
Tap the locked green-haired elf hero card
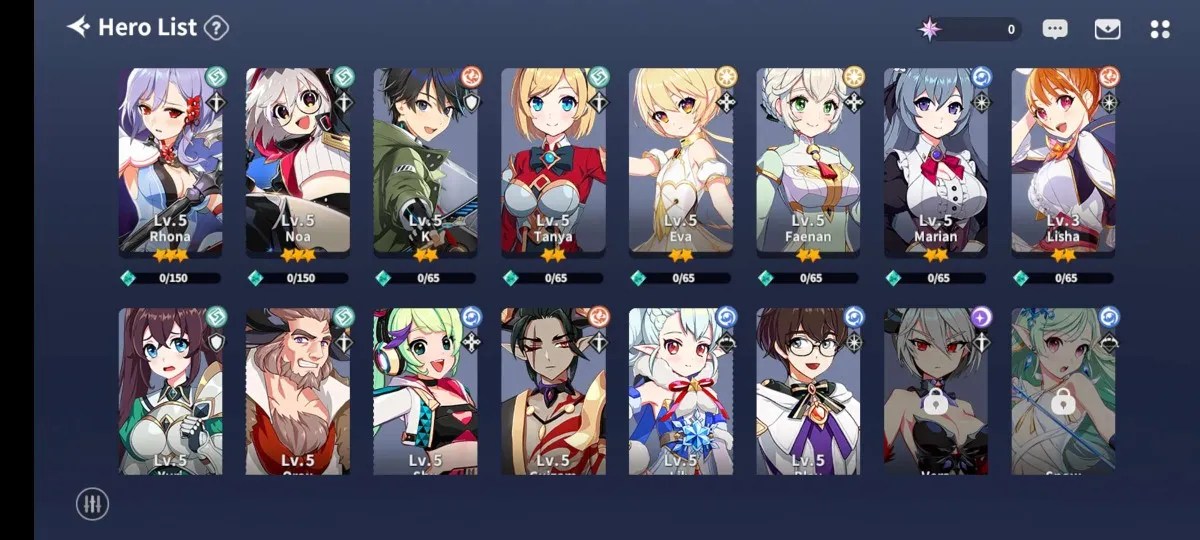[1064, 392]
